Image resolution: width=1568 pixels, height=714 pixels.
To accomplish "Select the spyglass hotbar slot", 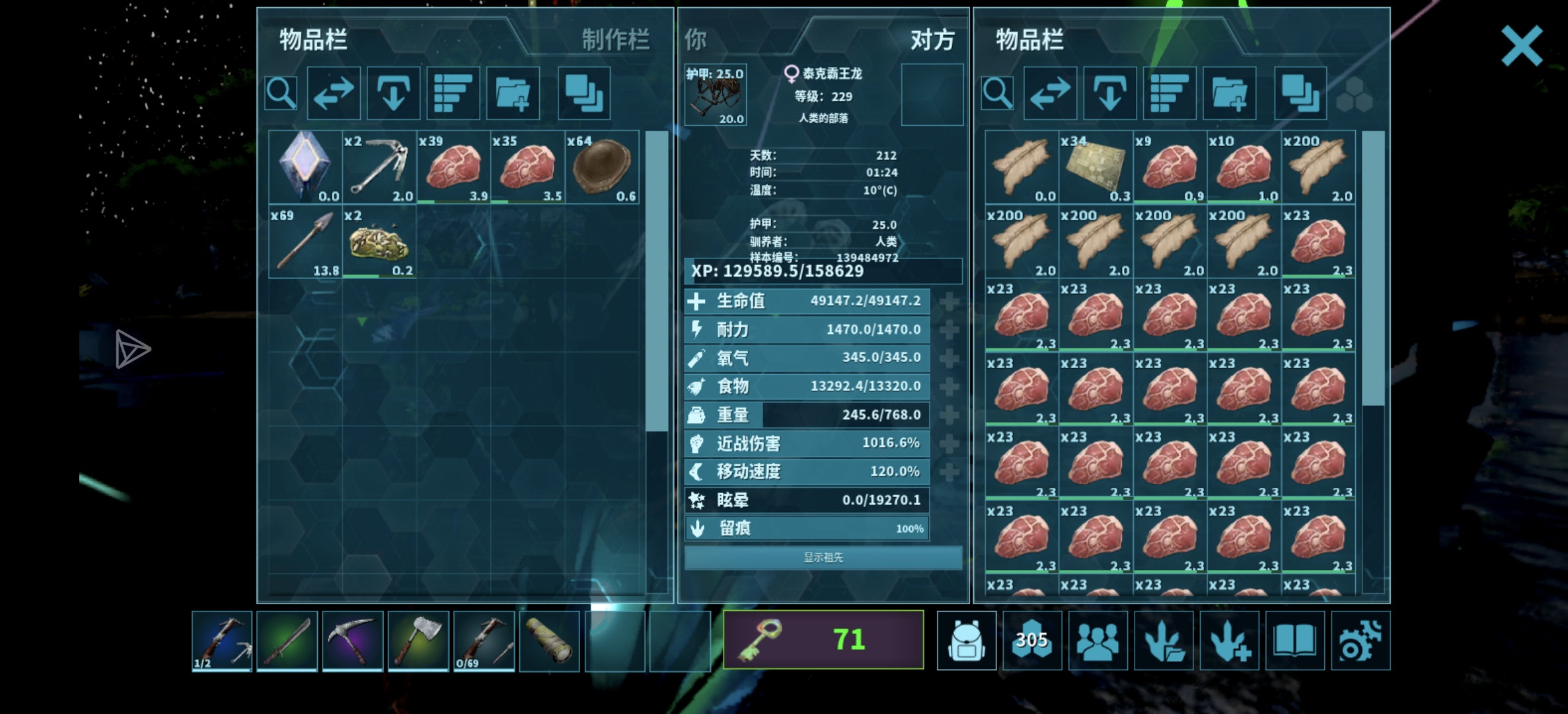I will click(549, 641).
